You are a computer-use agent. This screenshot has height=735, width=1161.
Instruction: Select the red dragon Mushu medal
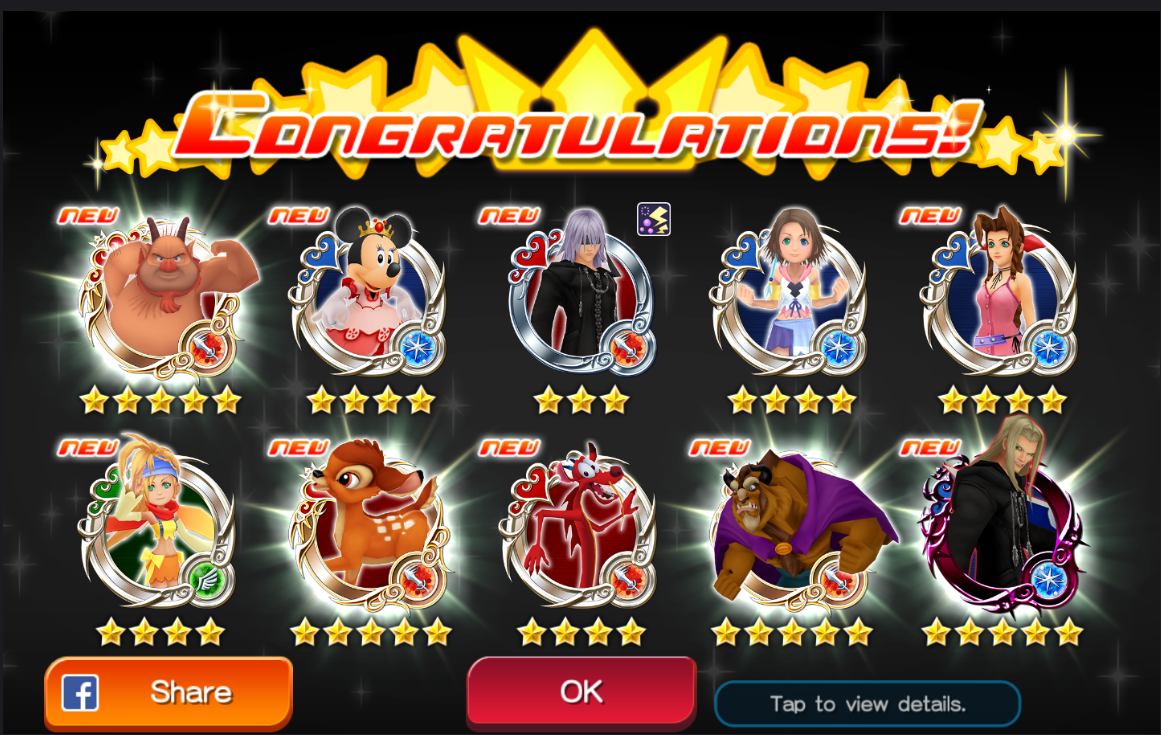click(580, 527)
